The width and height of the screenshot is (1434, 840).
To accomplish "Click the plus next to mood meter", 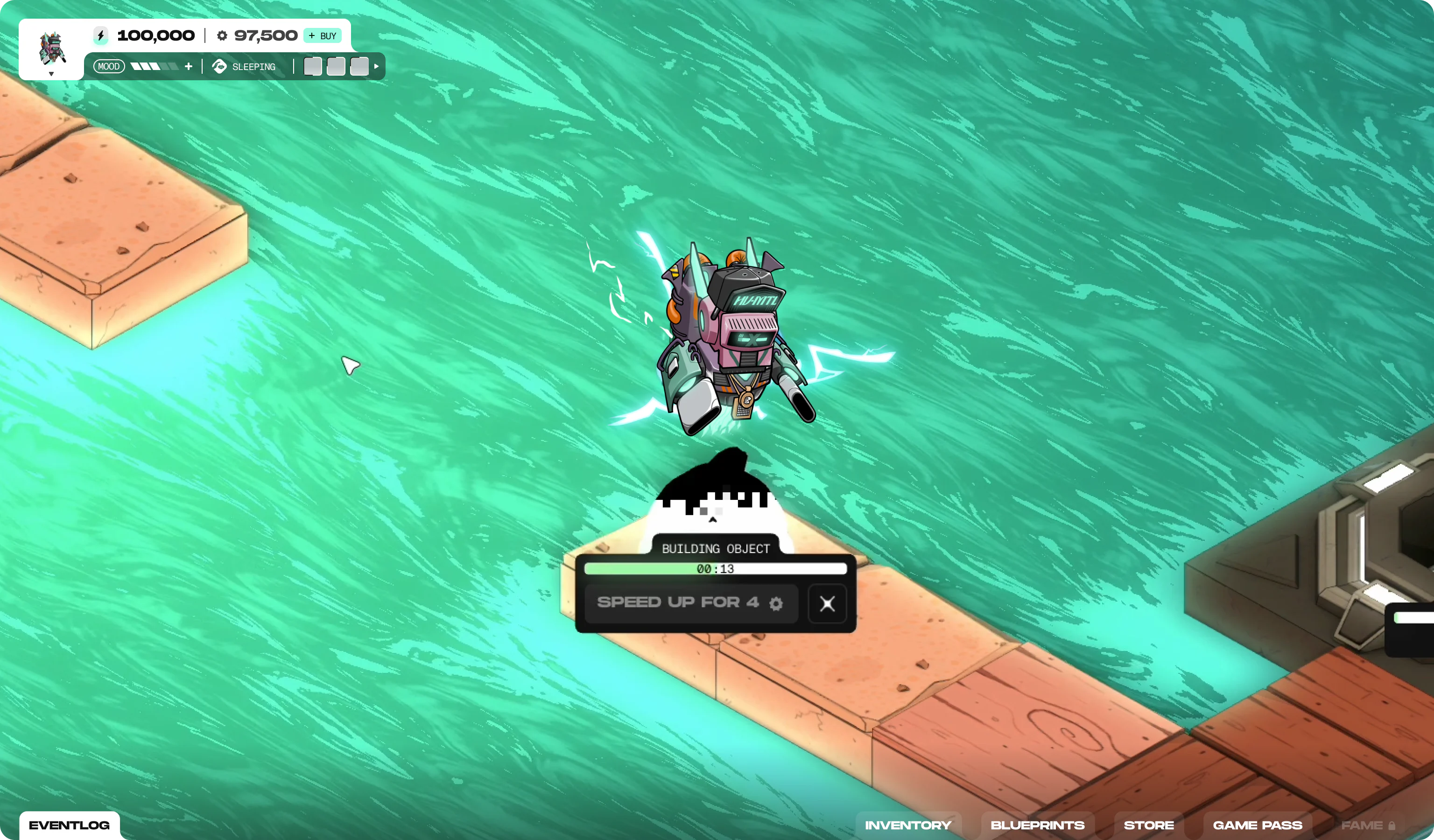I will pos(189,67).
